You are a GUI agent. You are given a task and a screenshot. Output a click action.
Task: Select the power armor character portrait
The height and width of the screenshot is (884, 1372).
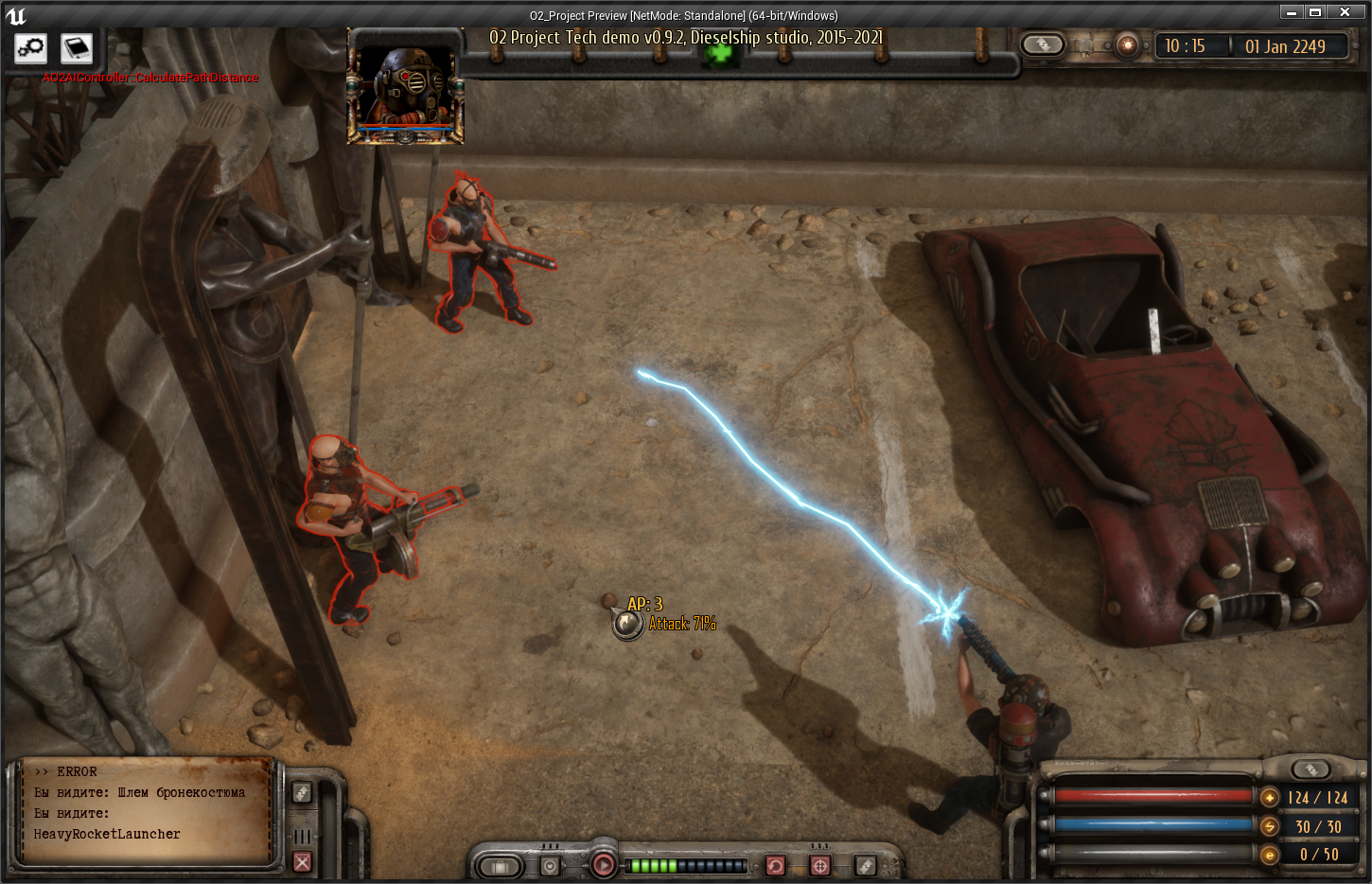coord(406,87)
